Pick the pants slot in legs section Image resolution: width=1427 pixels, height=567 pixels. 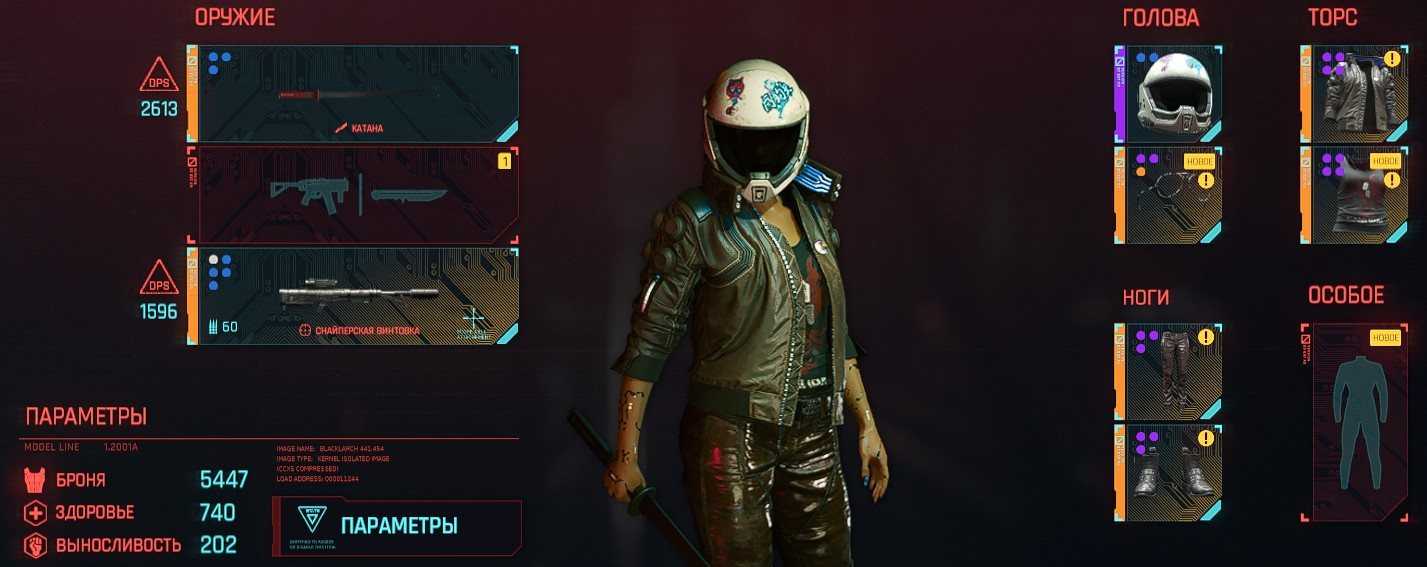pyautogui.click(x=1169, y=371)
